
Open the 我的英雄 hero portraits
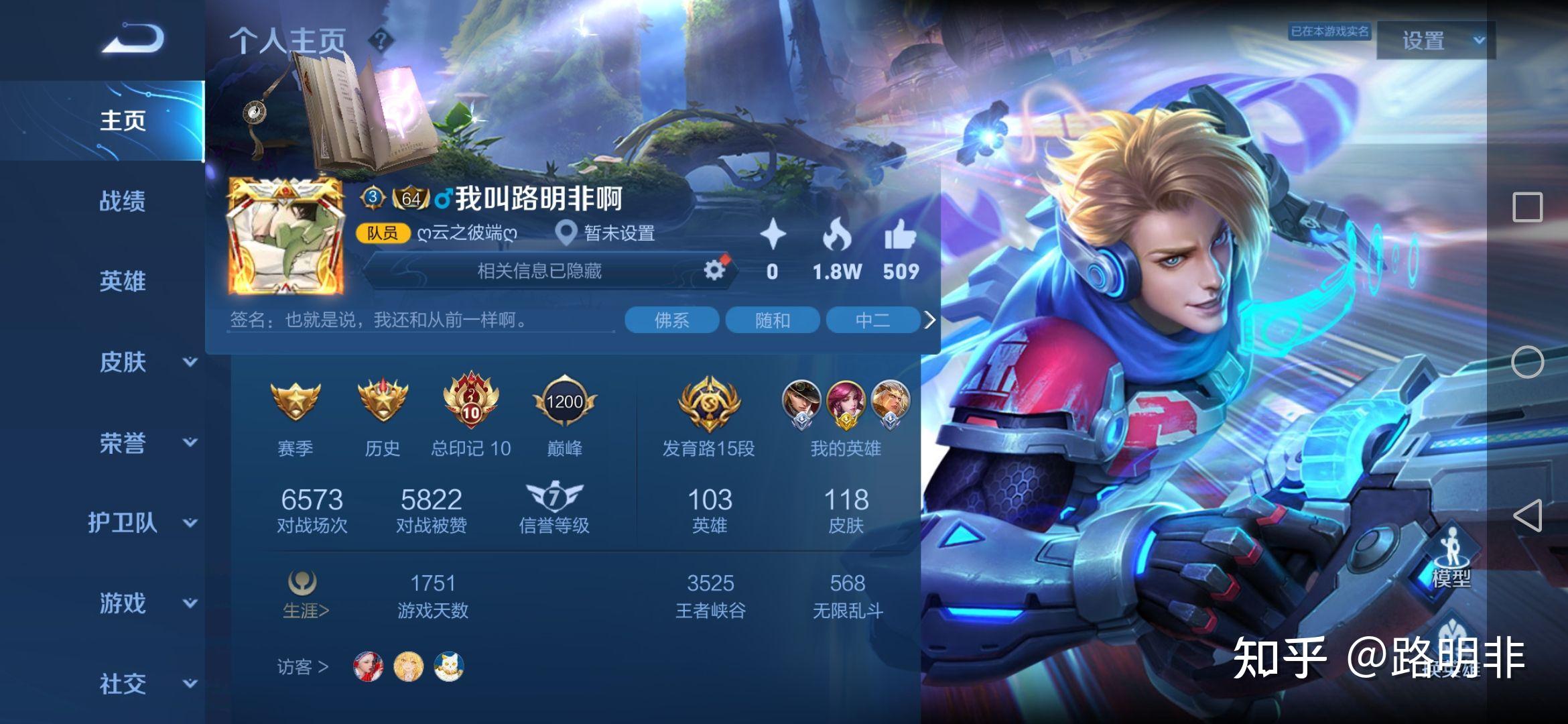coord(846,404)
